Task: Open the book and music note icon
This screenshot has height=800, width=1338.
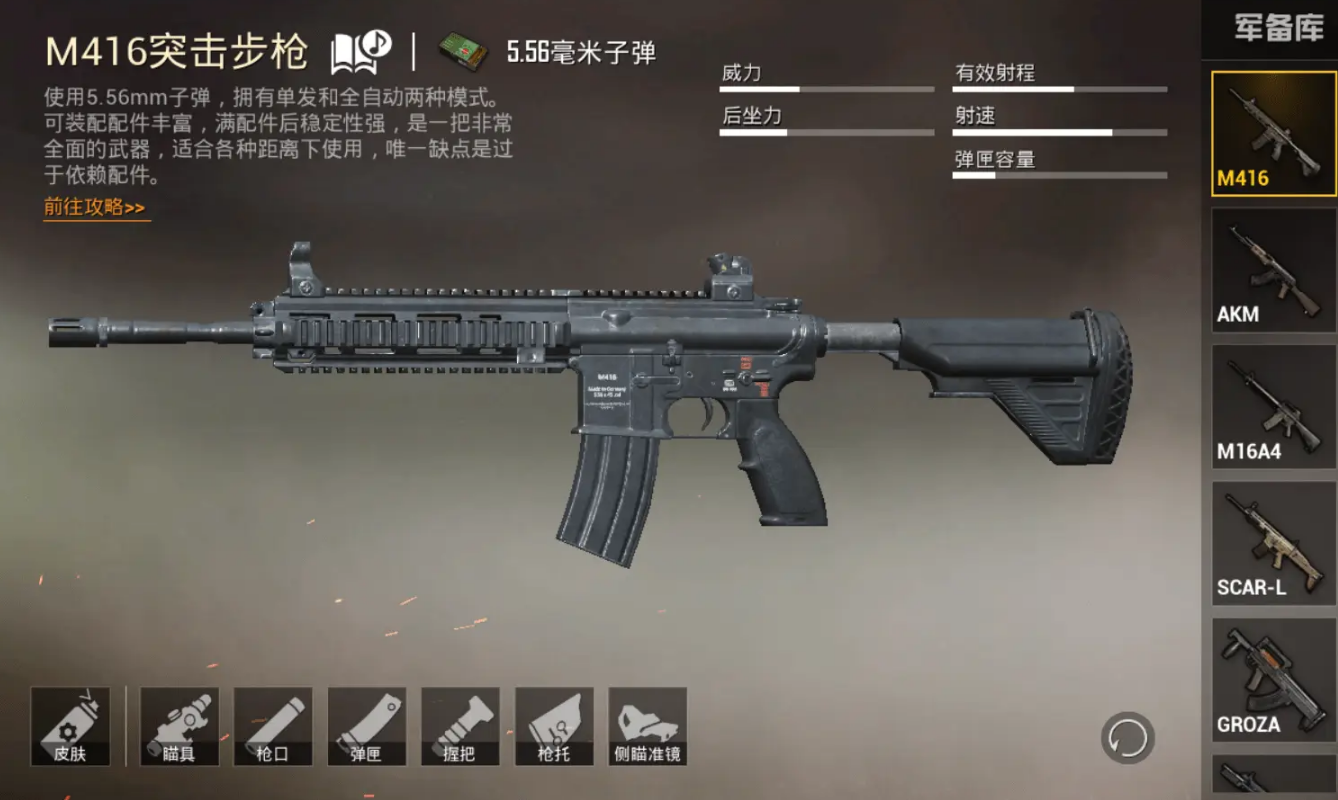Action: (360, 52)
